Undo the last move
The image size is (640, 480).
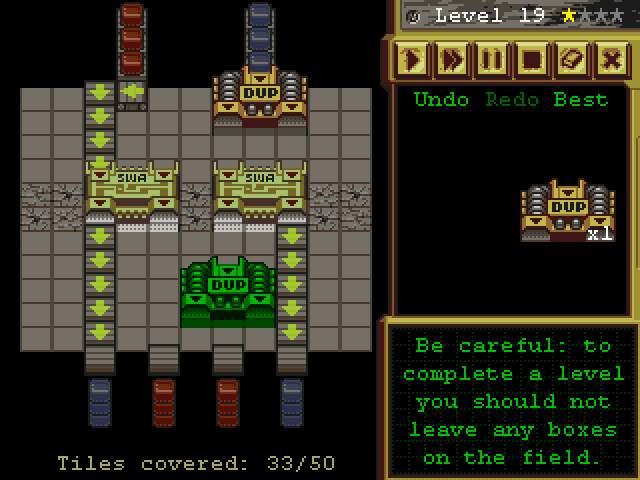click(x=441, y=100)
